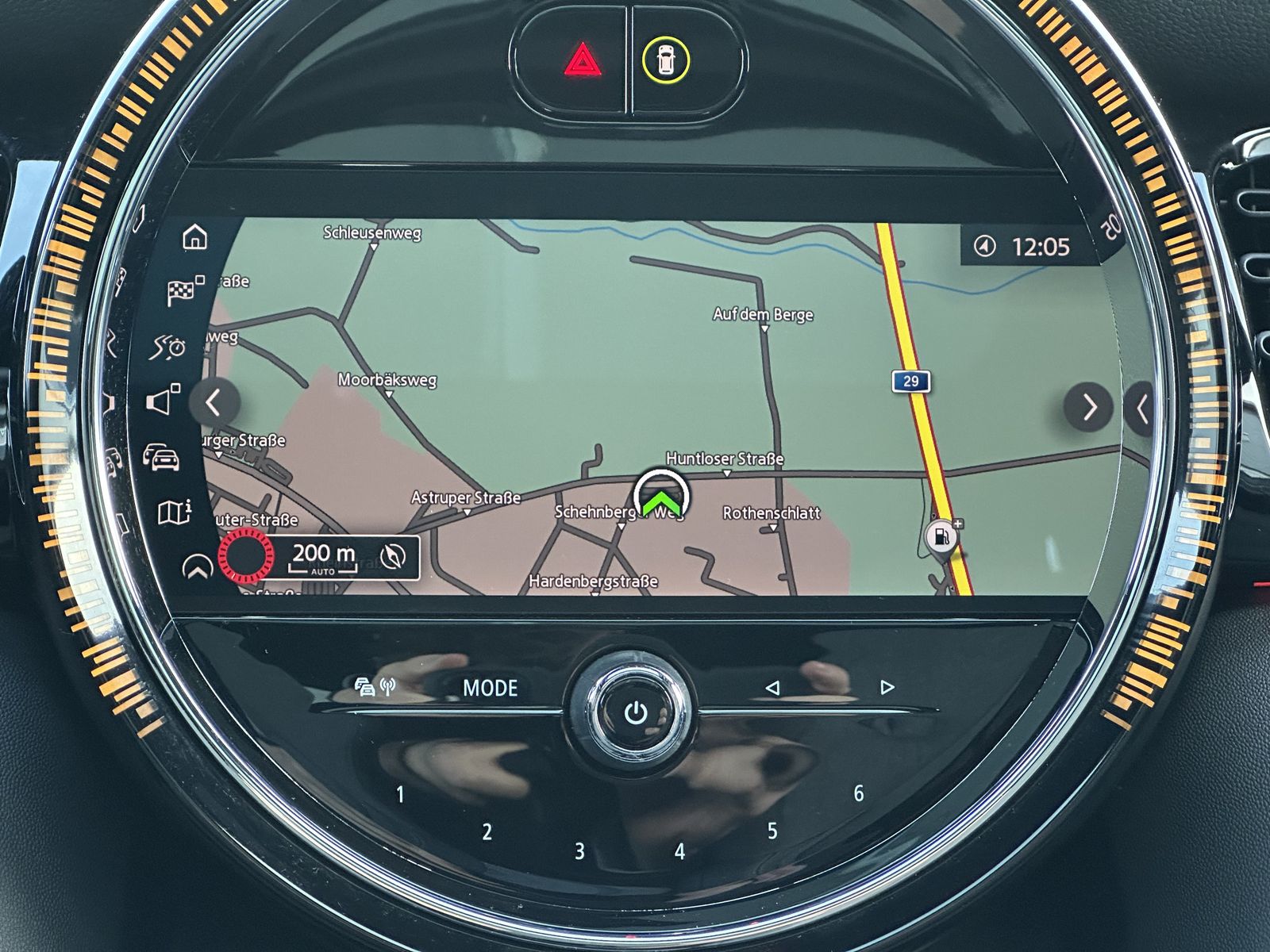Open the navigation Home menu
Viewport: 1270px width, 952px height.
[x=194, y=236]
